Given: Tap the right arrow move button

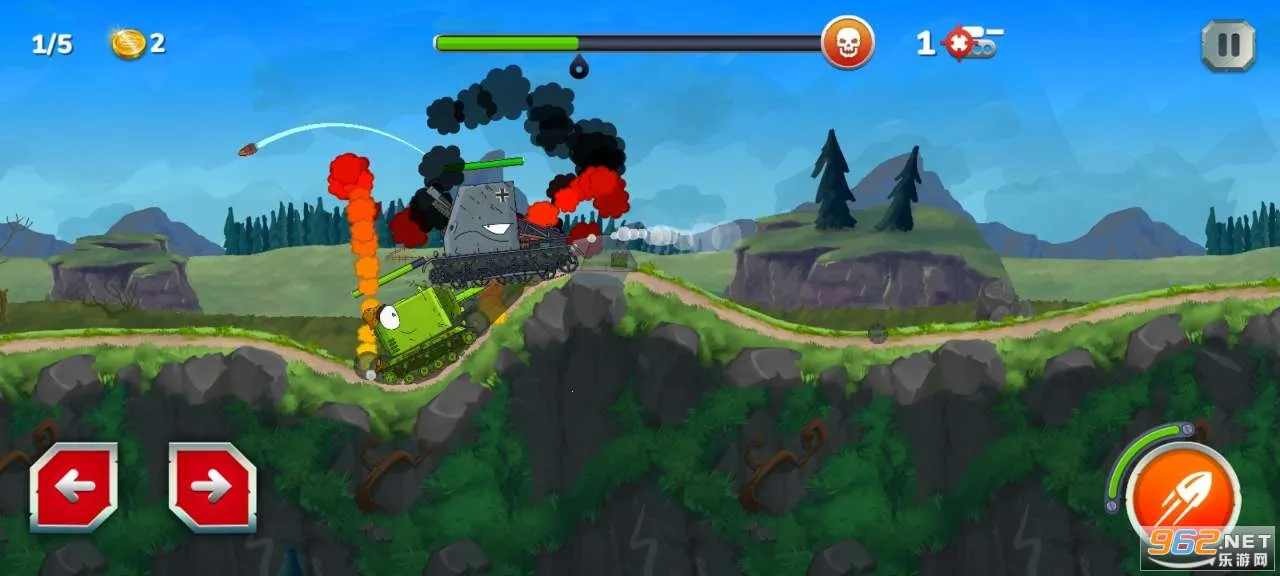Looking at the screenshot, I should click(212, 487).
